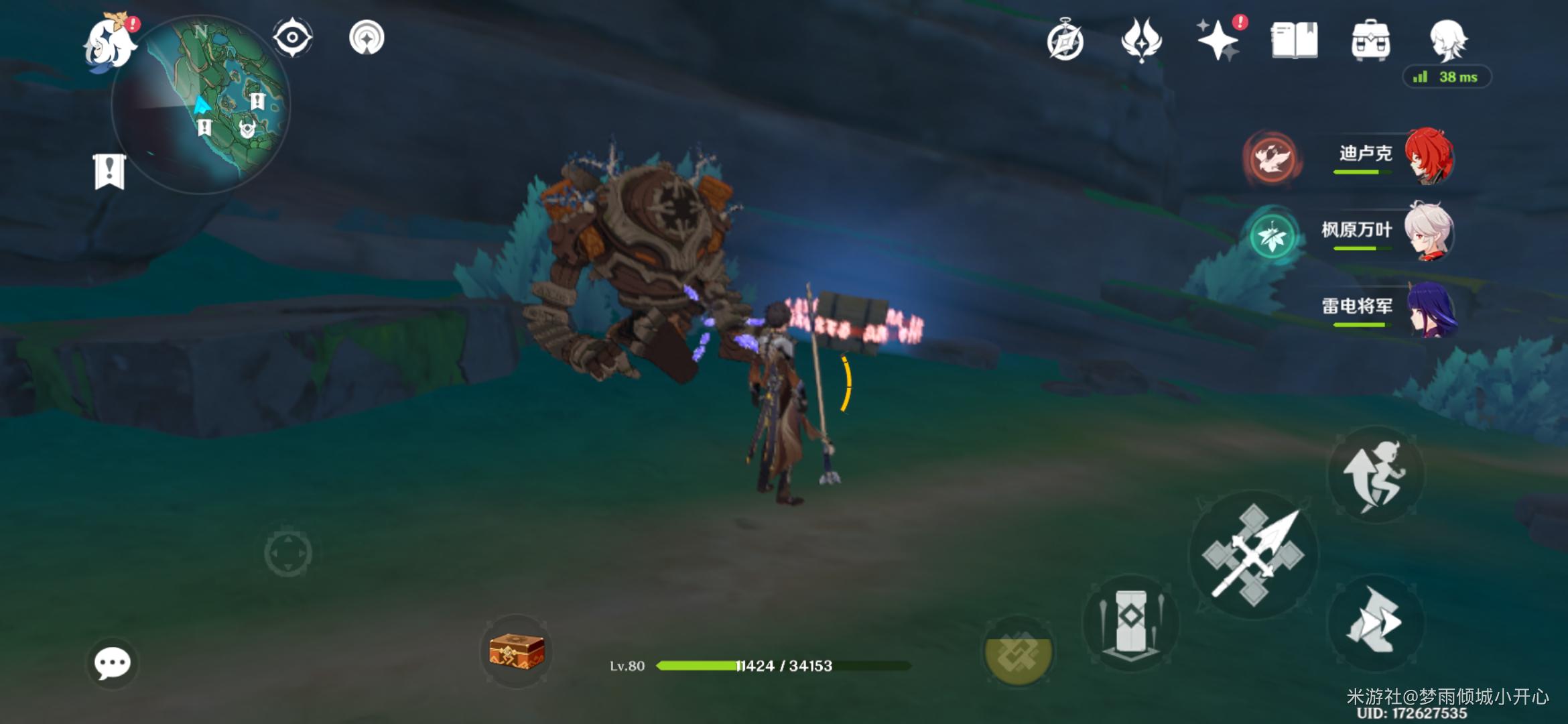Open the character screen head icon
The height and width of the screenshot is (724, 1568).
[1447, 40]
